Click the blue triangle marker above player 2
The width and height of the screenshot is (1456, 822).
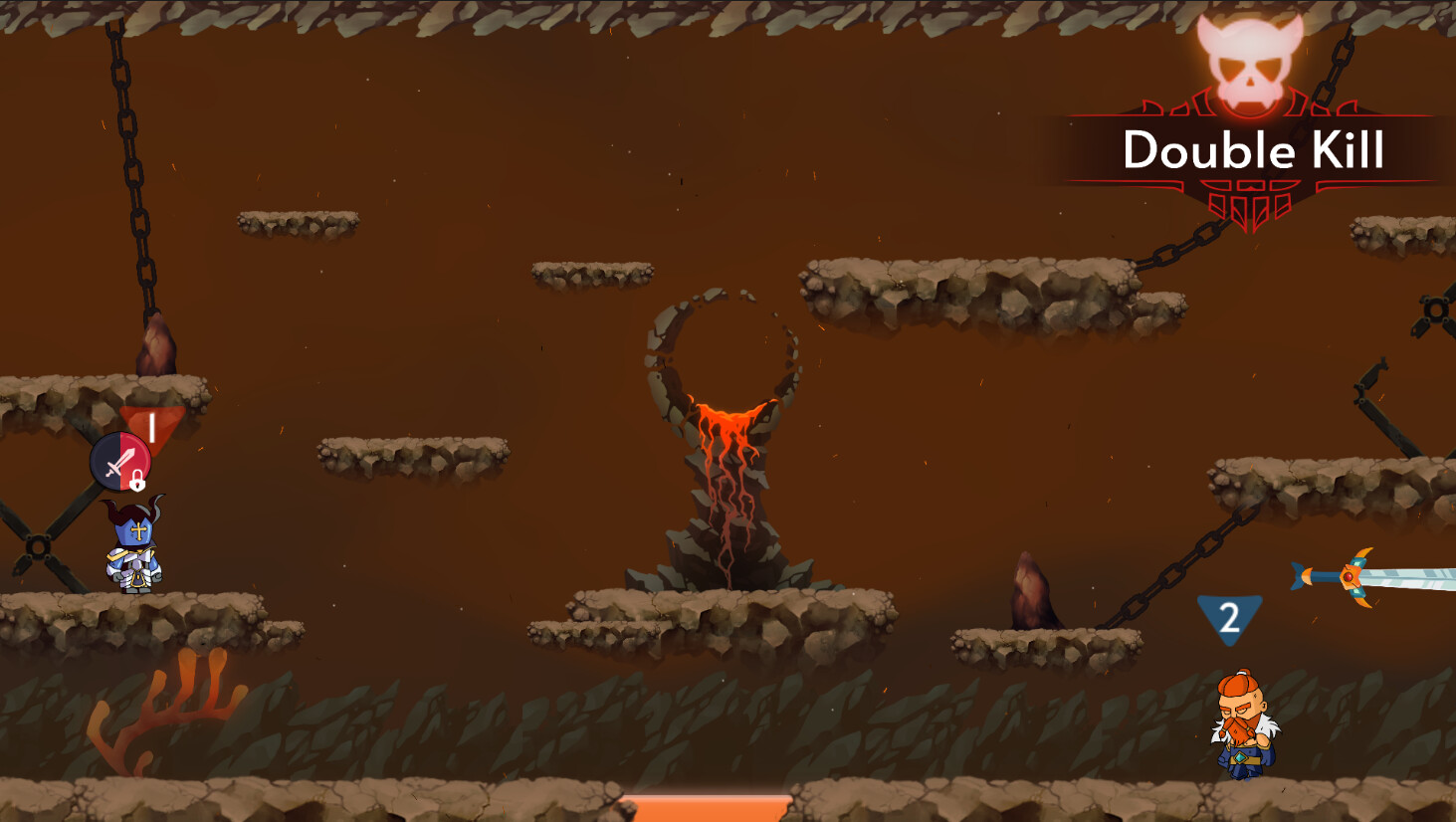coord(1229,617)
